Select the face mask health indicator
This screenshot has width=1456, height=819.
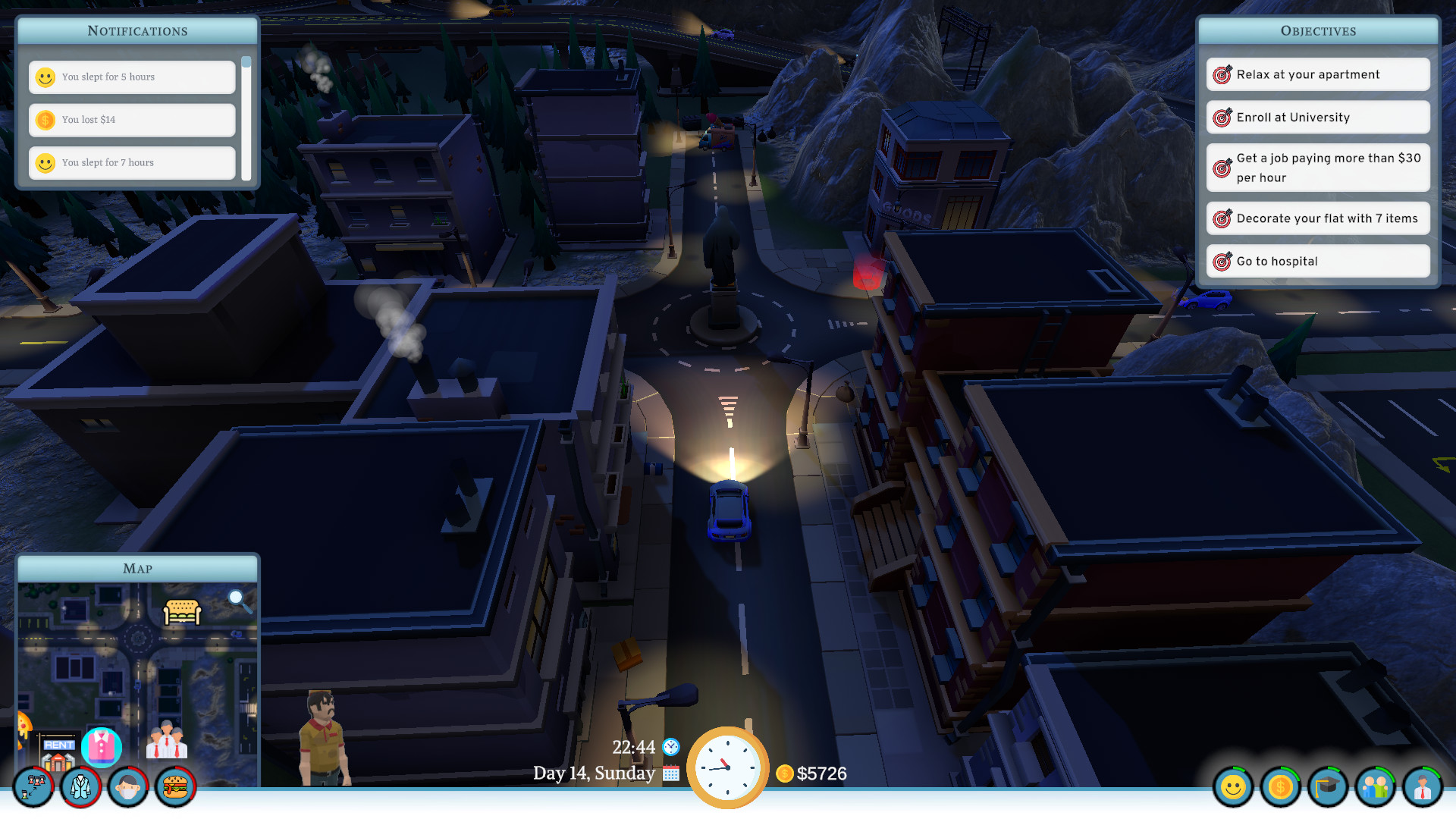point(127,787)
